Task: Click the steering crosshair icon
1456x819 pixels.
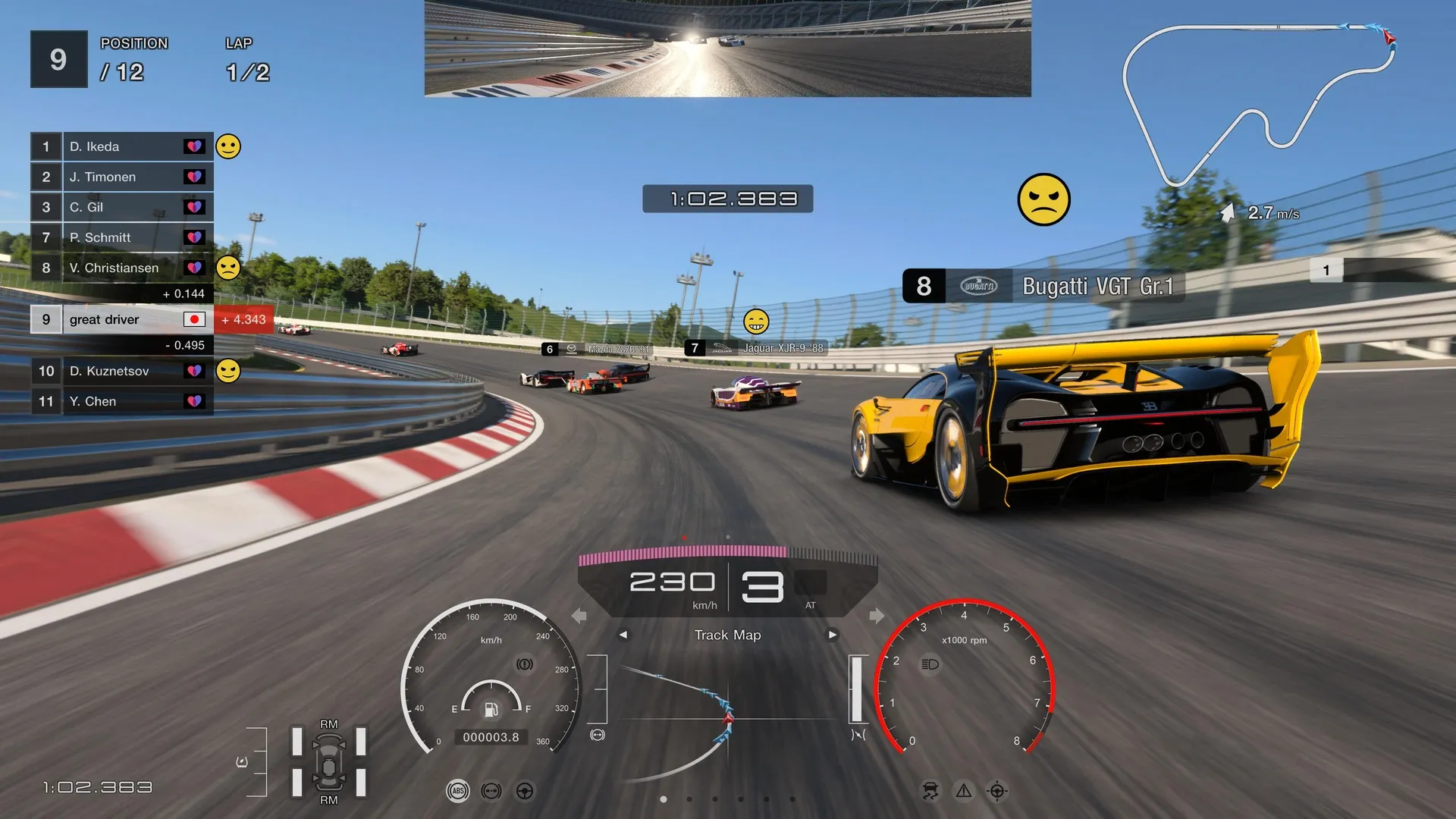Action: [998, 790]
